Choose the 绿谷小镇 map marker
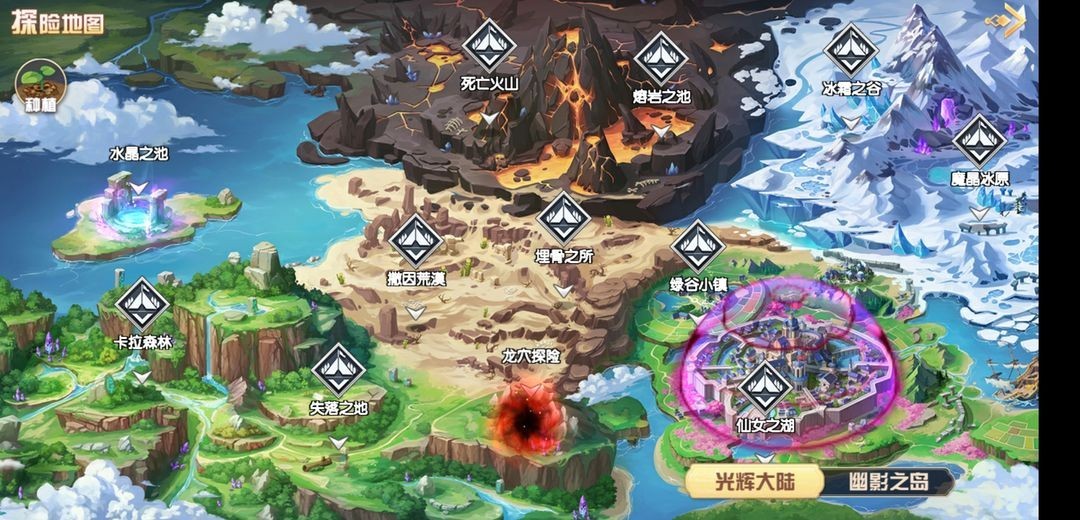1080x520 pixels. 698,246
